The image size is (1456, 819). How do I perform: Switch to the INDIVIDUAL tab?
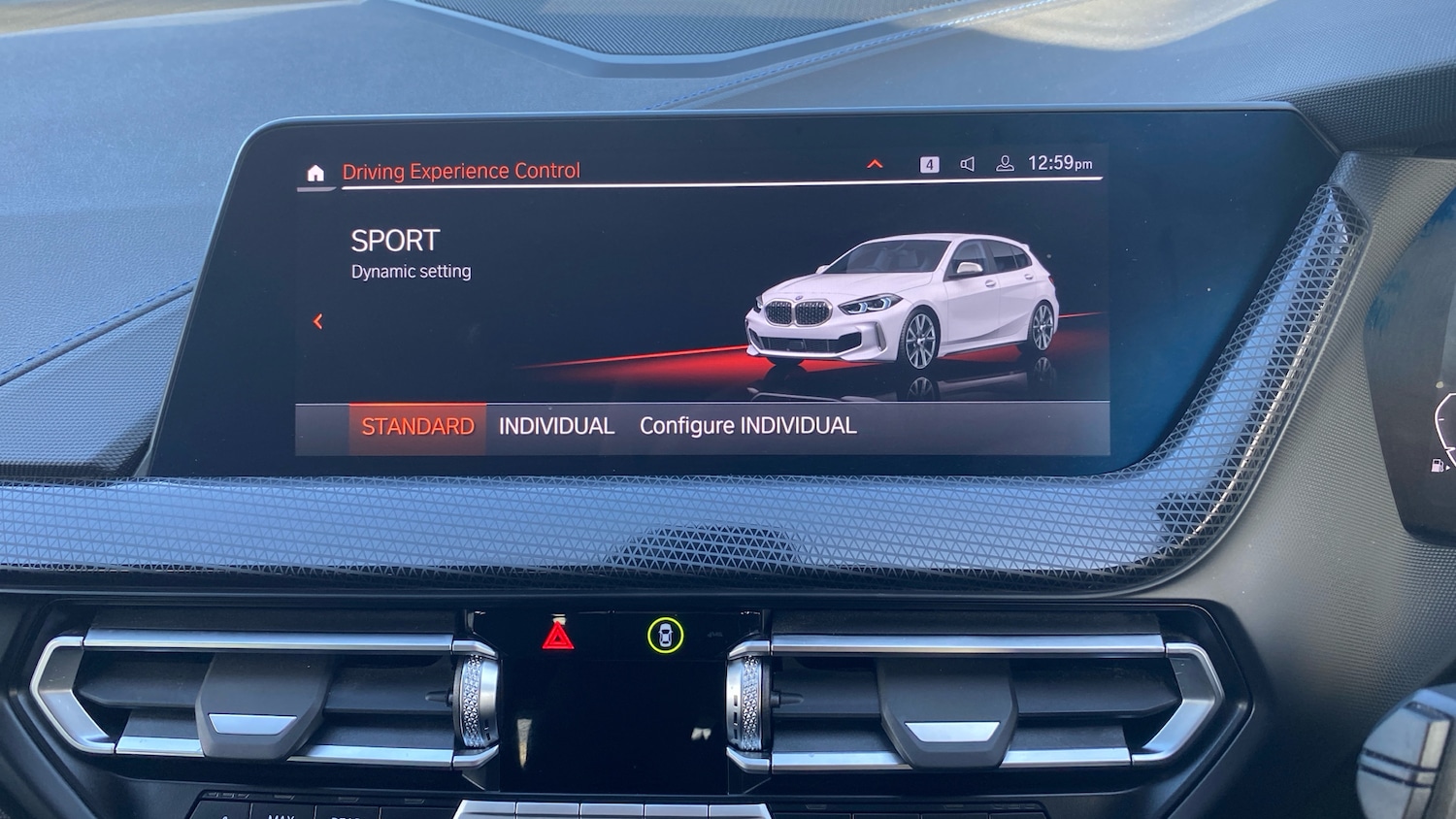(x=555, y=425)
